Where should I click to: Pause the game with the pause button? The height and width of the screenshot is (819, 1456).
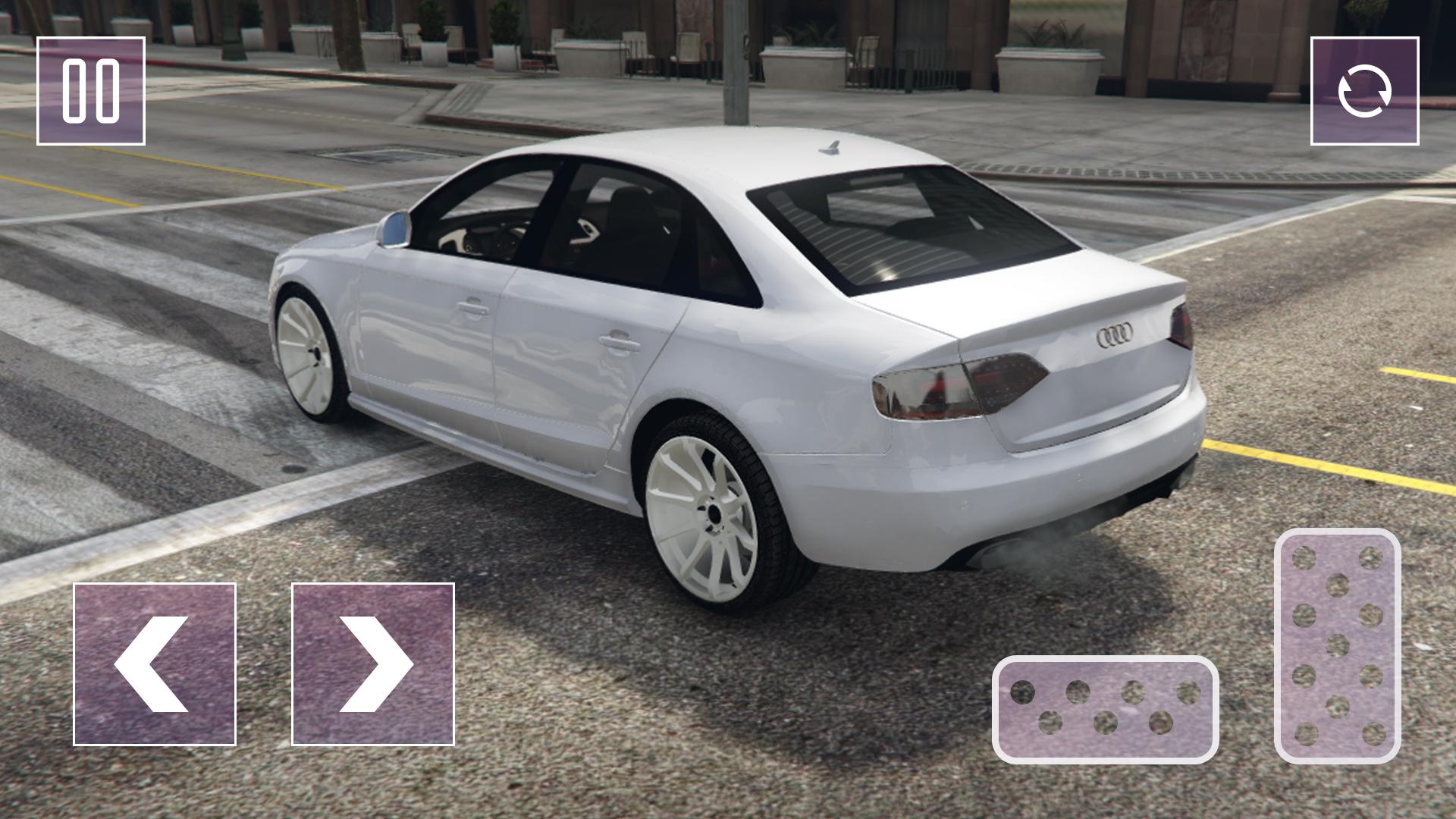click(91, 91)
